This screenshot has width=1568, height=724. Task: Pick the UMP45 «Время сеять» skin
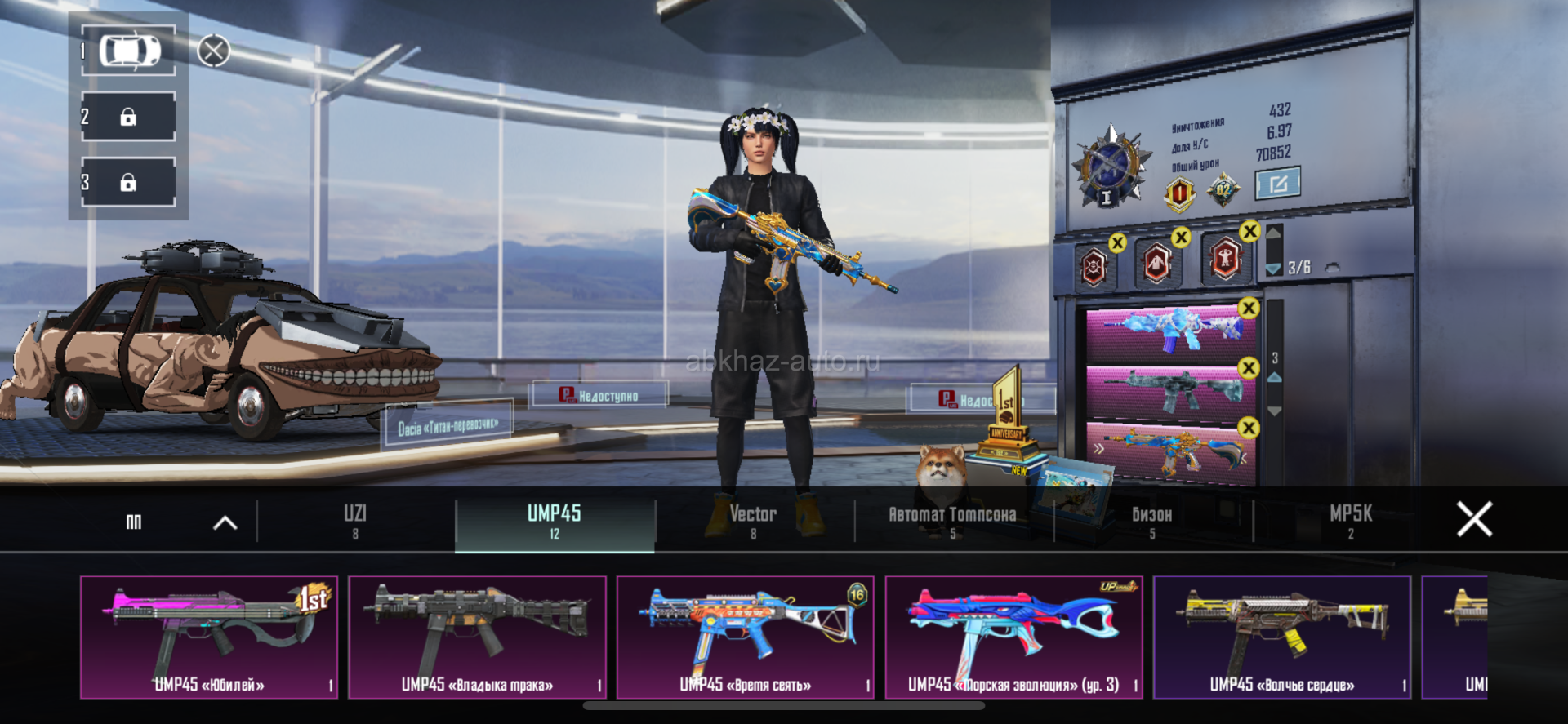click(x=745, y=637)
